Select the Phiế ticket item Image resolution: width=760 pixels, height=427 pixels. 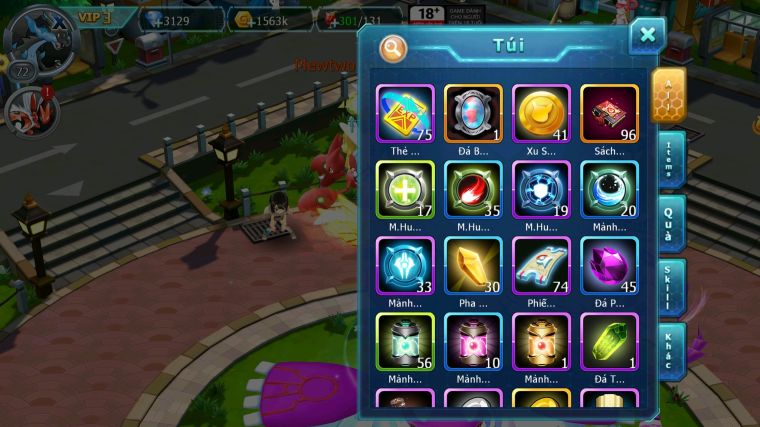coord(541,266)
